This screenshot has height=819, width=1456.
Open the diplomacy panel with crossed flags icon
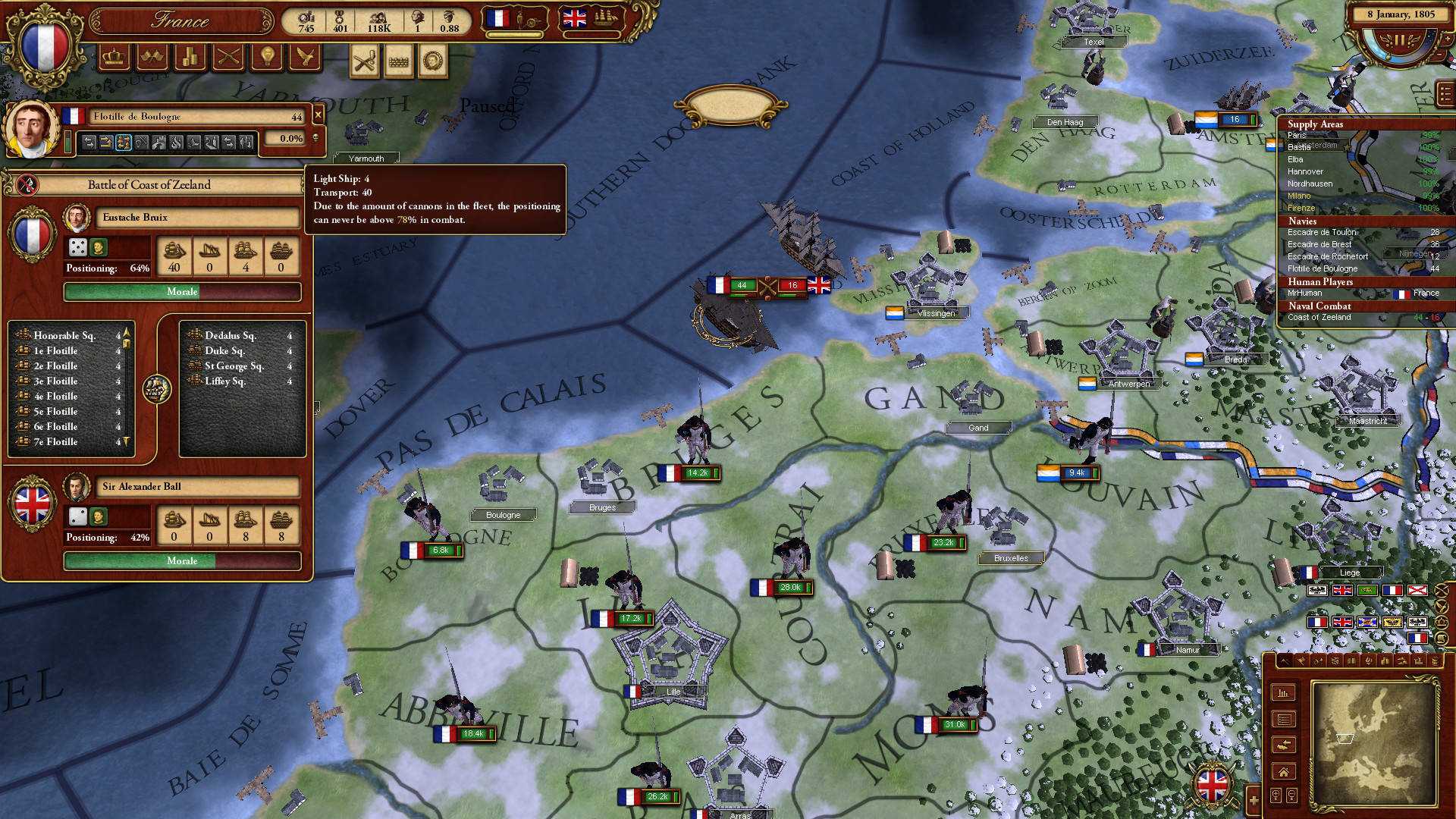152,58
